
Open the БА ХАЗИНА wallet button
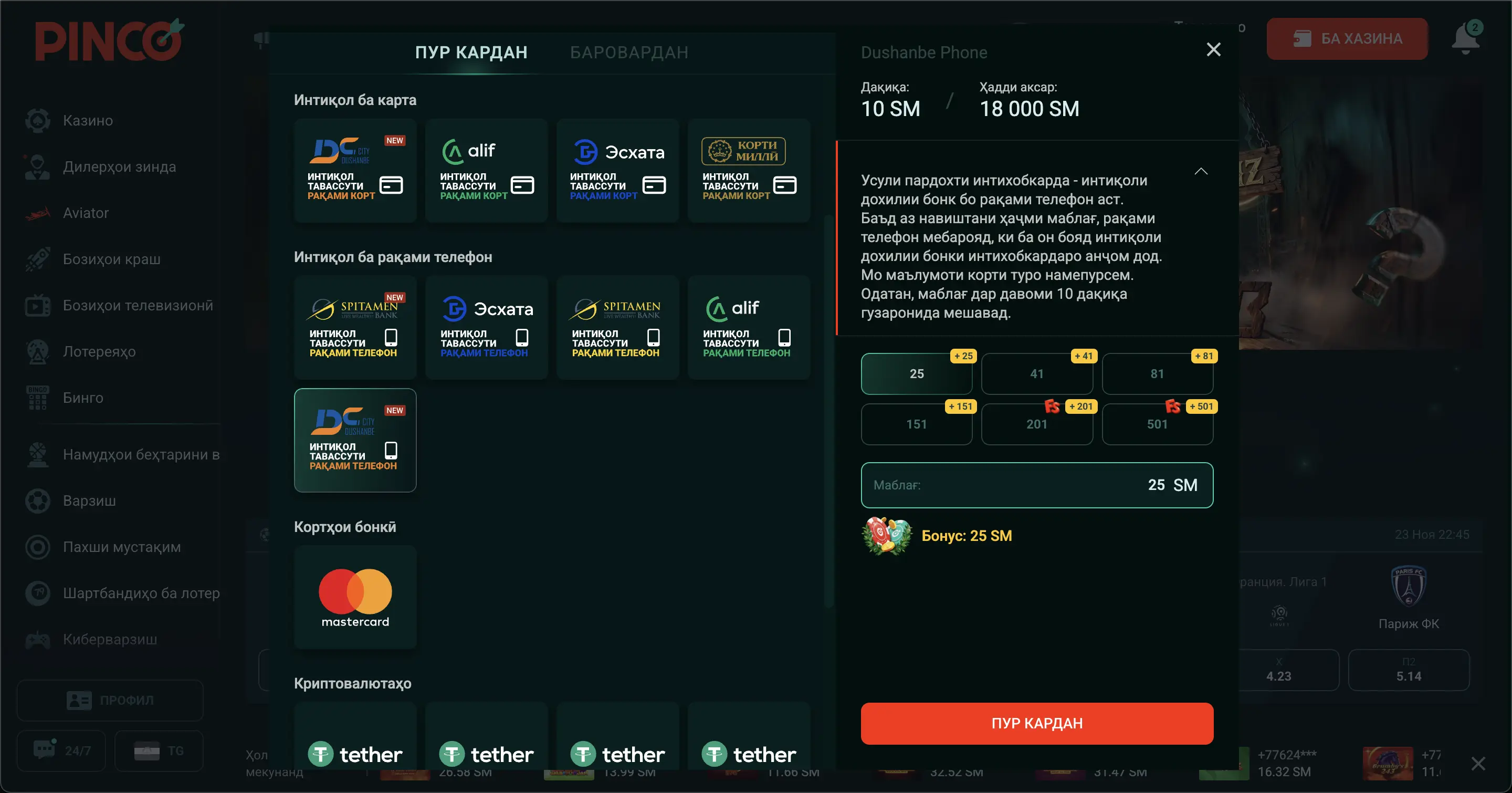1347,38
